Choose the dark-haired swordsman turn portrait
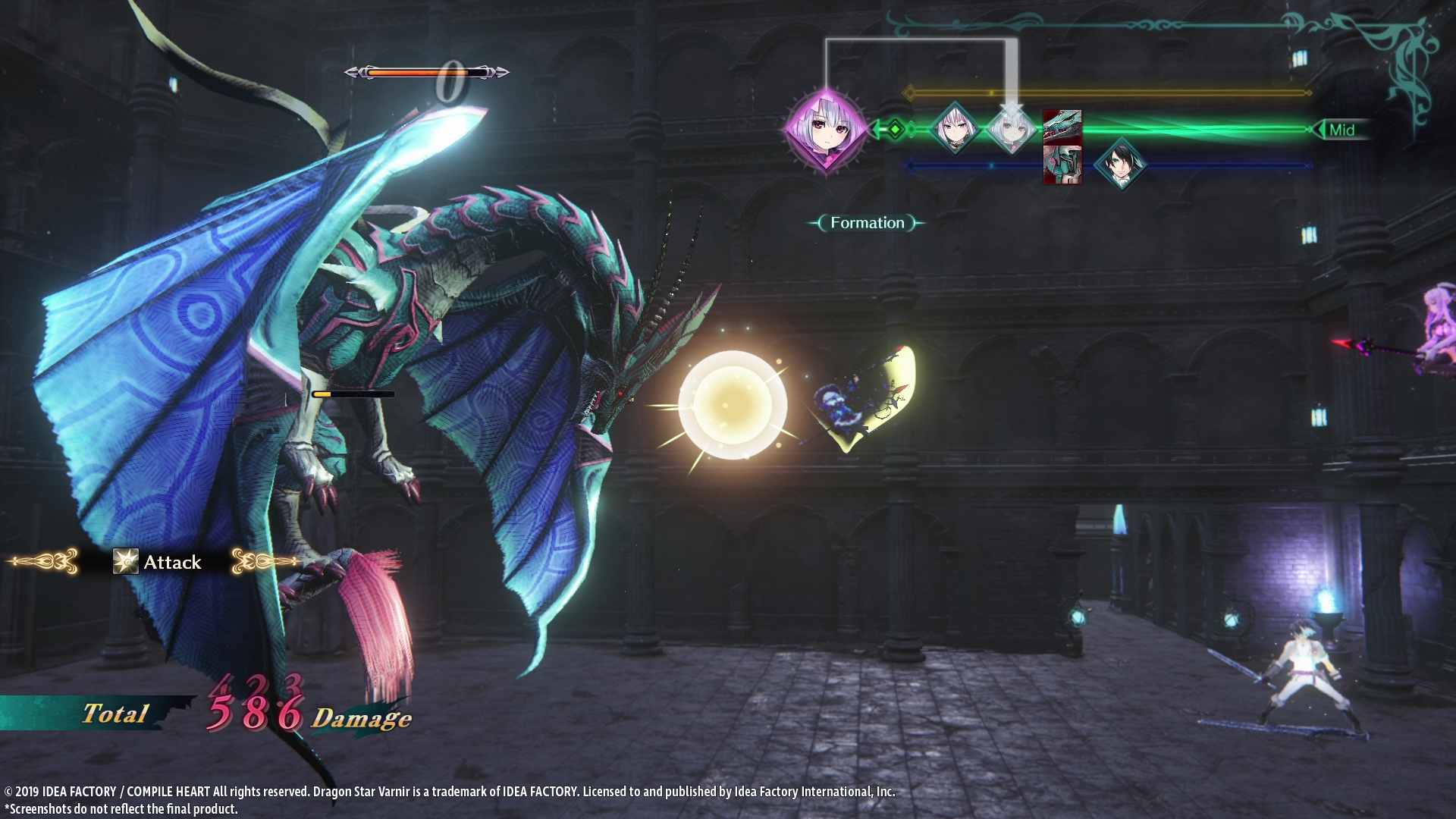This screenshot has width=1456, height=819. point(1120,164)
